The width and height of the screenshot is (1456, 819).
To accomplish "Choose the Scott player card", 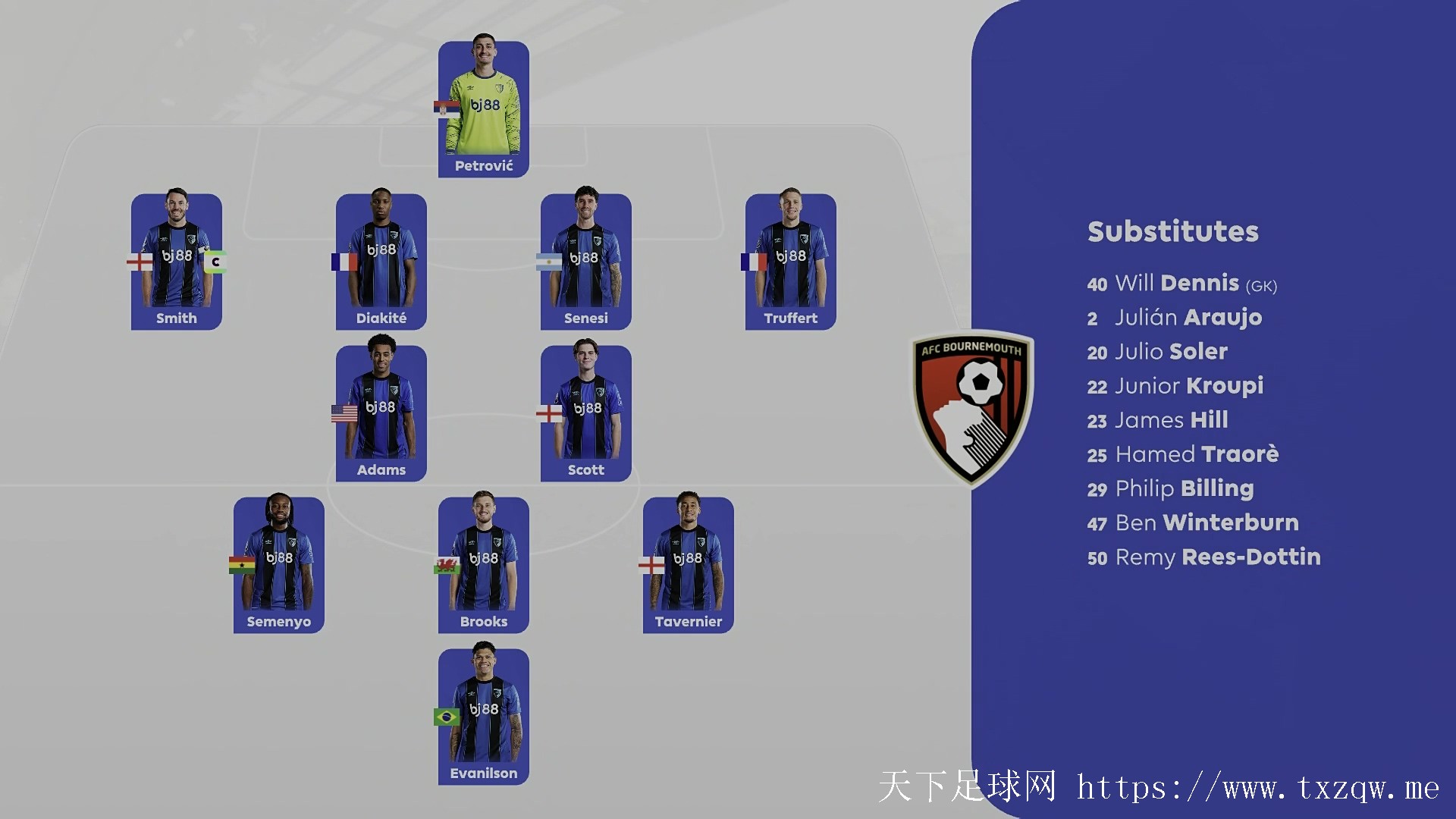I will coord(586,413).
